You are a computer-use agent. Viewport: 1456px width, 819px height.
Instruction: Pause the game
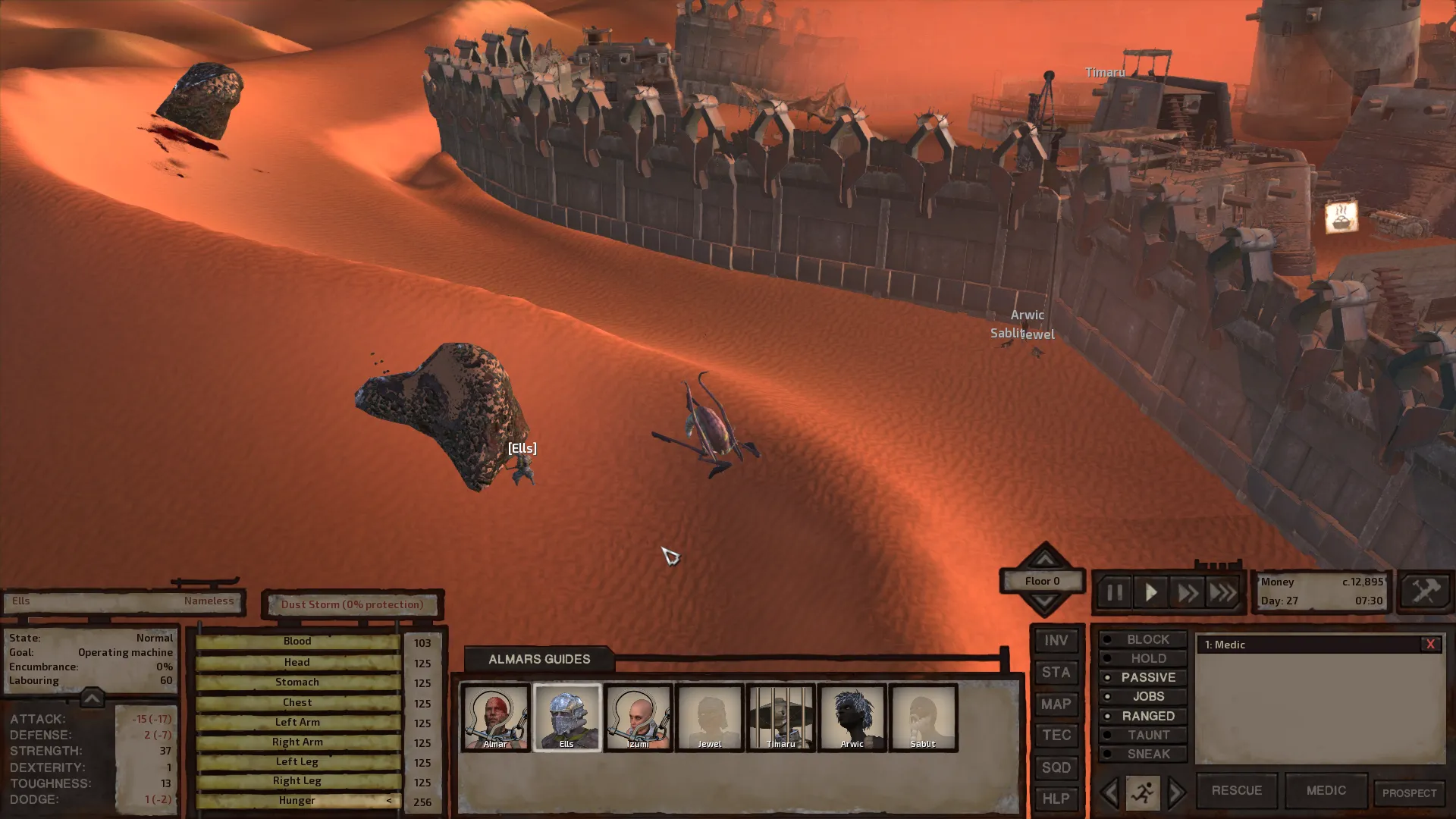tap(1114, 592)
